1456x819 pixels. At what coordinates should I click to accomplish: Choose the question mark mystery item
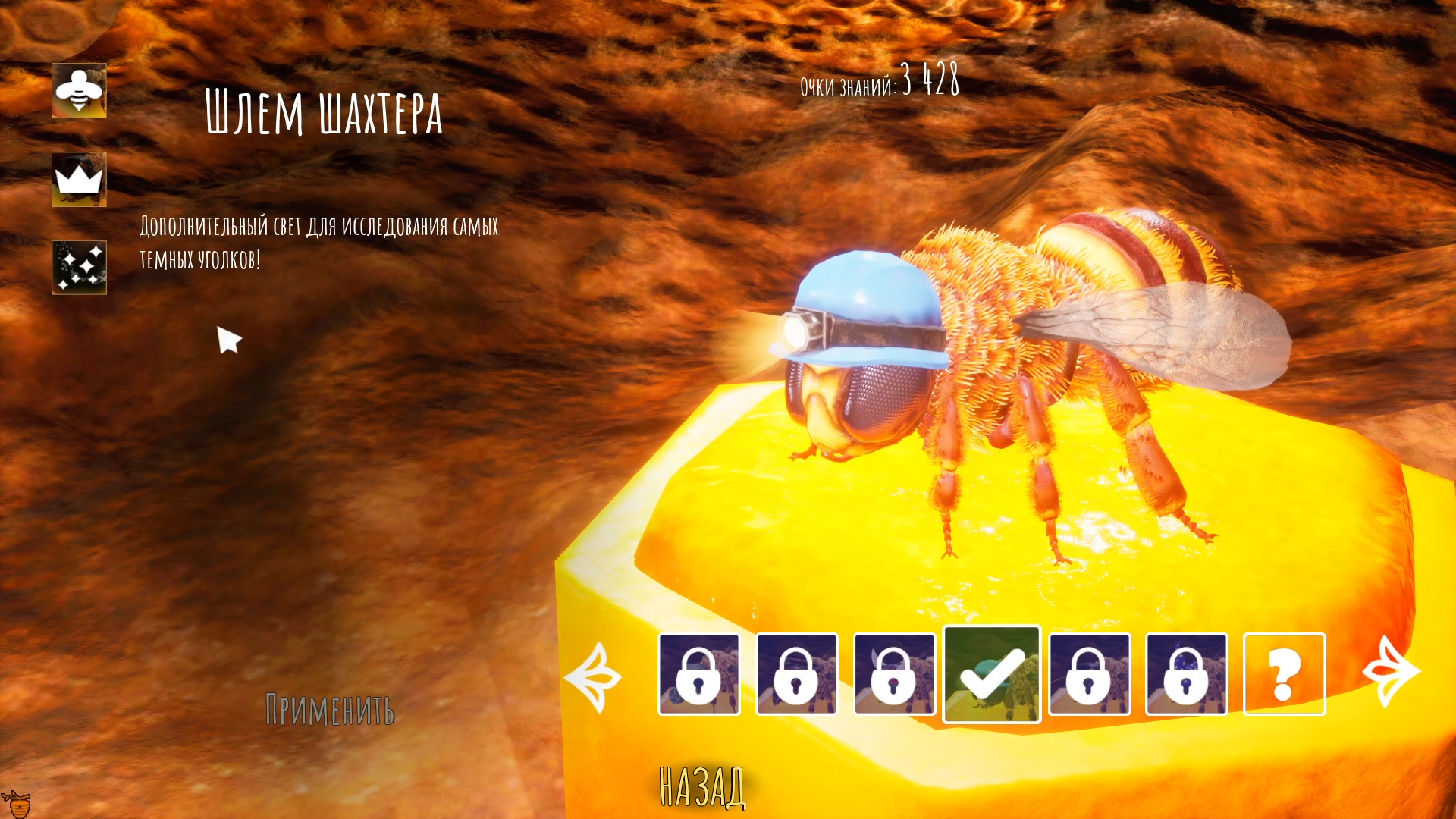[x=1284, y=674]
